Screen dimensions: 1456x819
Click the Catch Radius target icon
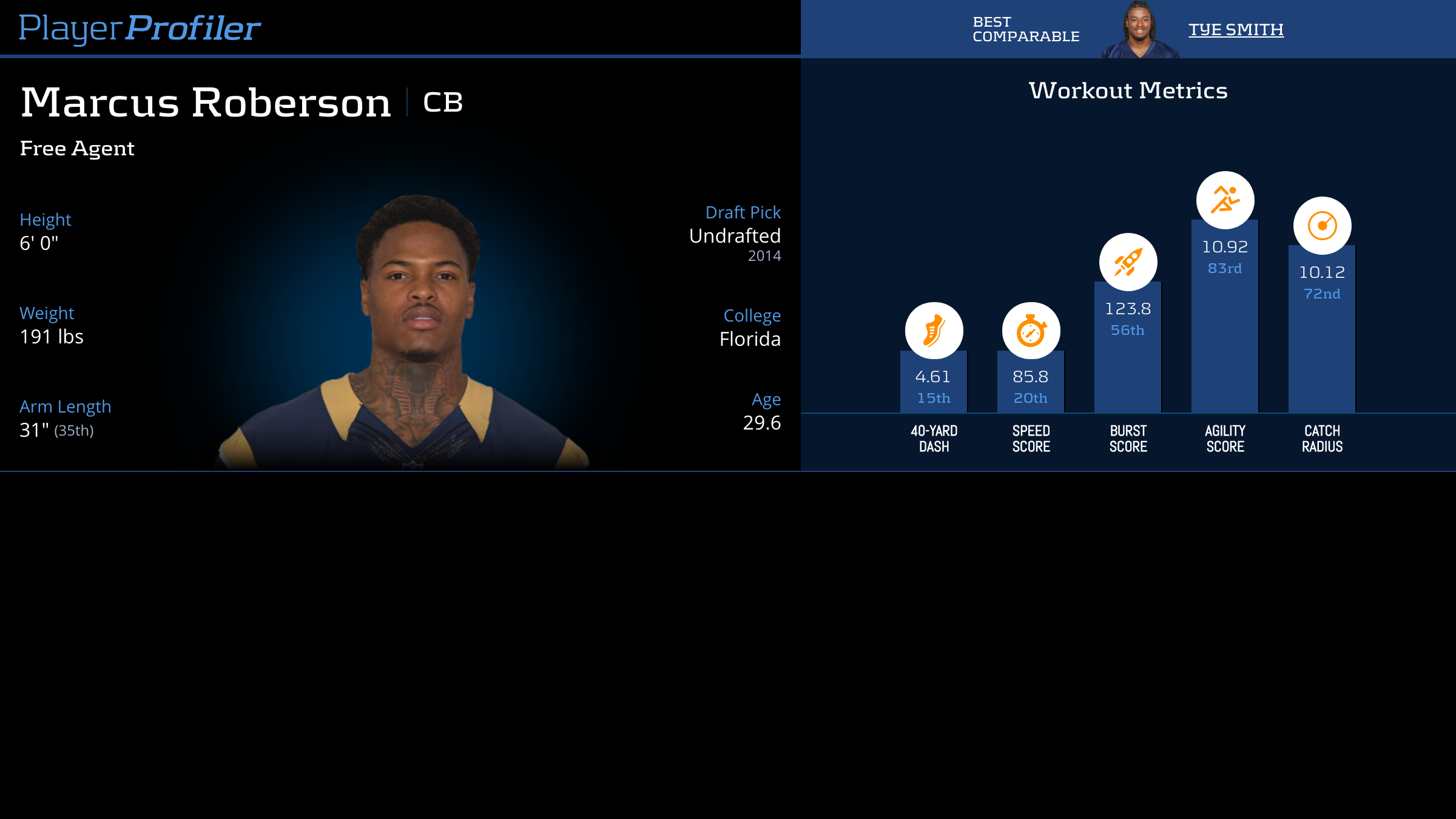[1322, 226]
